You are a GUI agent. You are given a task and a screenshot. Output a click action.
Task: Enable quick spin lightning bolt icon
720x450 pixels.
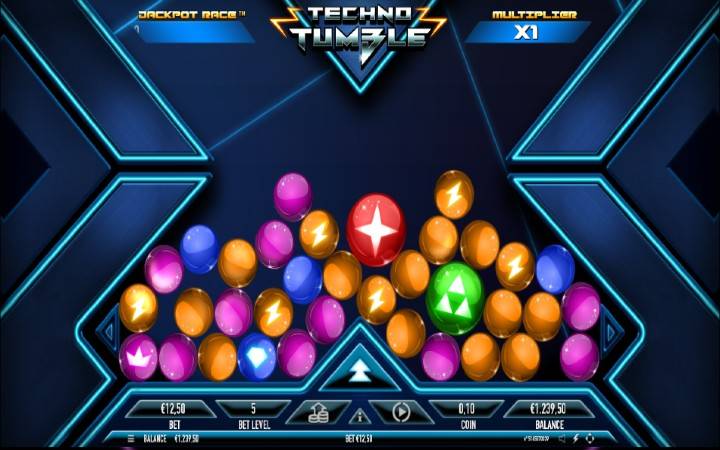click(576, 438)
